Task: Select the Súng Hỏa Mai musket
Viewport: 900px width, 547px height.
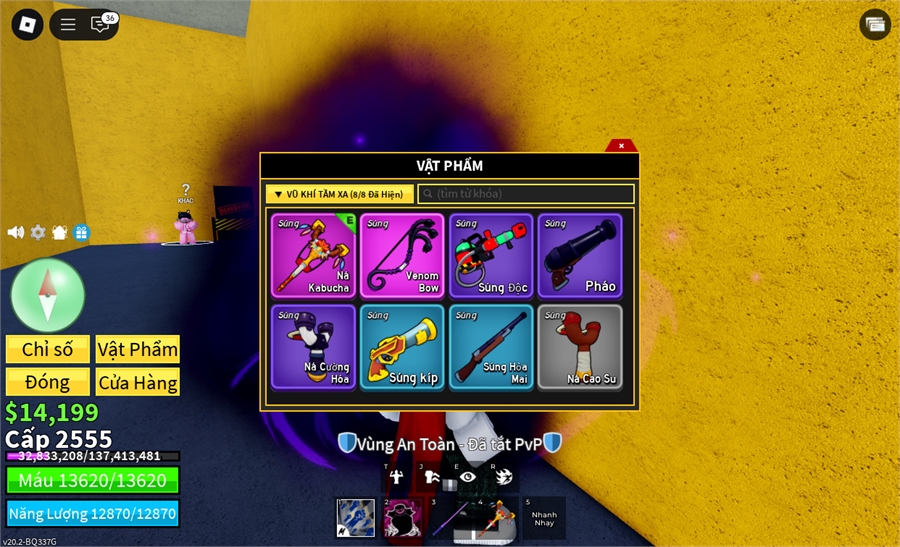Action: (x=491, y=346)
